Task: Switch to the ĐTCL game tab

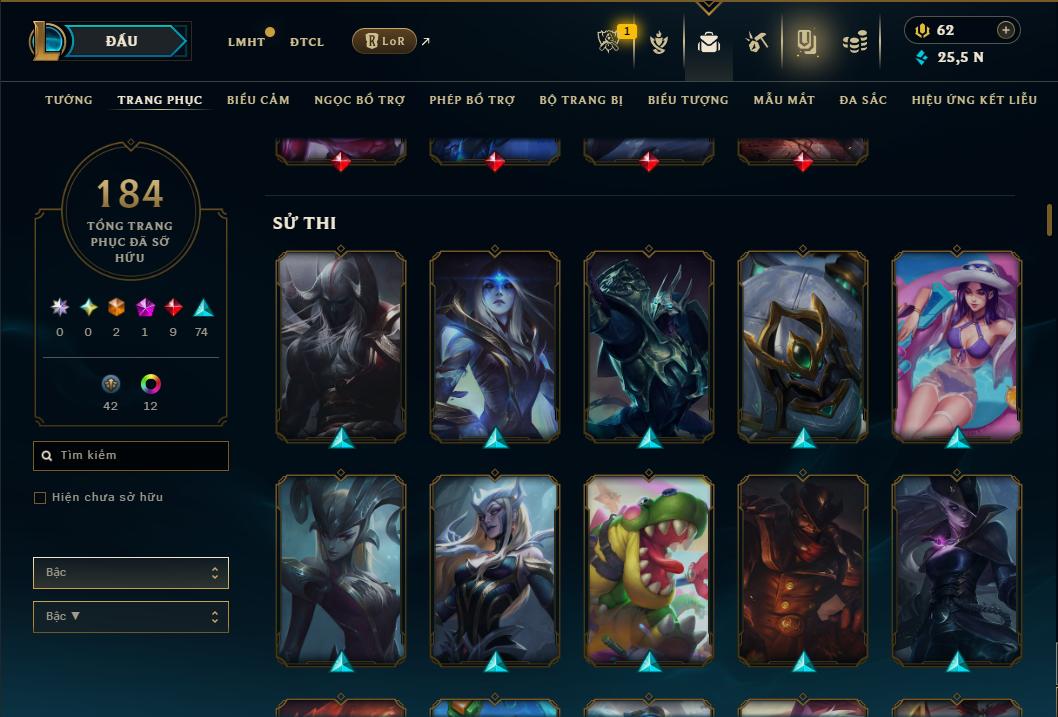Action: tap(307, 42)
